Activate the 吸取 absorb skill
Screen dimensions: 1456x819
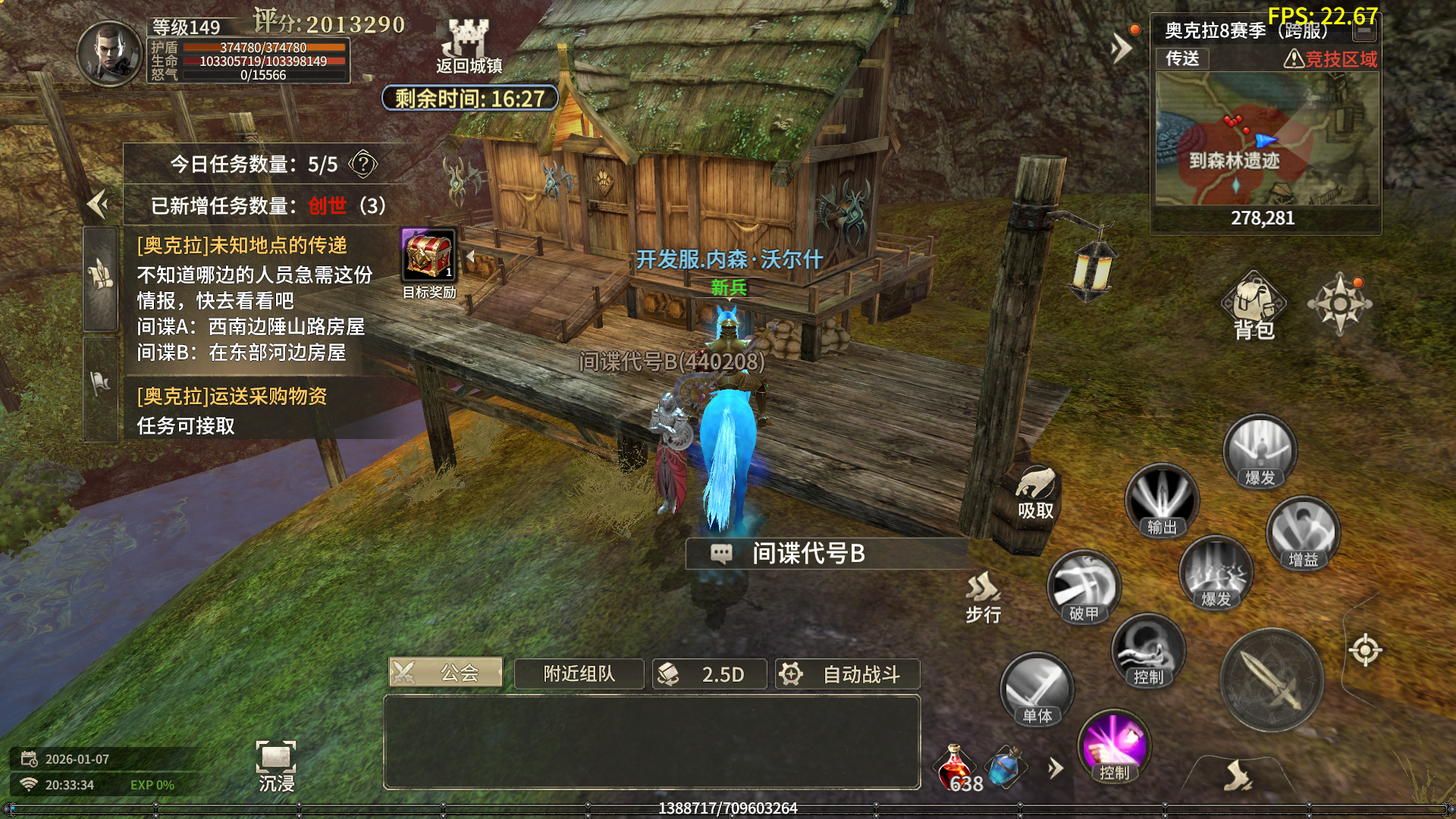pyautogui.click(x=1035, y=493)
